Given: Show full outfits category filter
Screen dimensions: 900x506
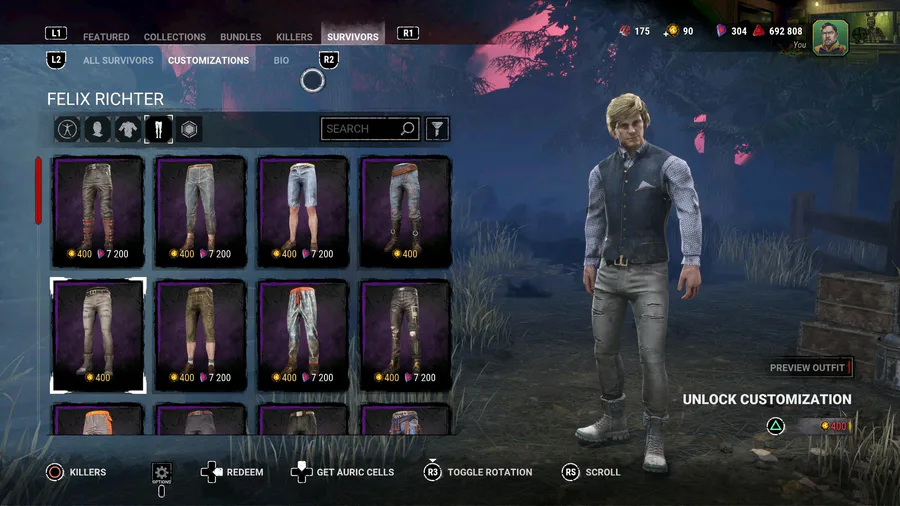Looking at the screenshot, I should [67, 129].
